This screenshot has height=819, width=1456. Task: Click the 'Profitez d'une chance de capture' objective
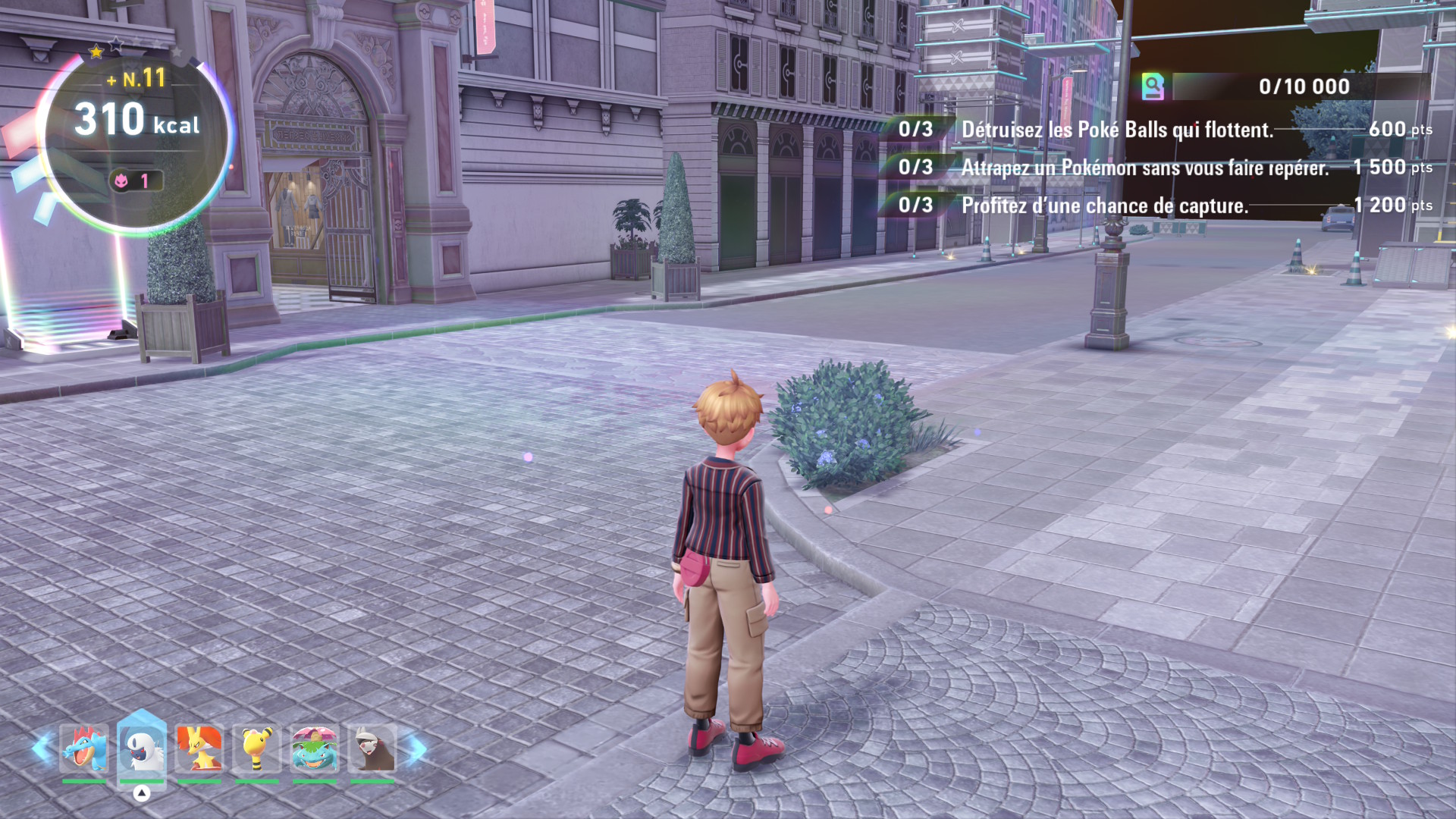tap(1104, 206)
